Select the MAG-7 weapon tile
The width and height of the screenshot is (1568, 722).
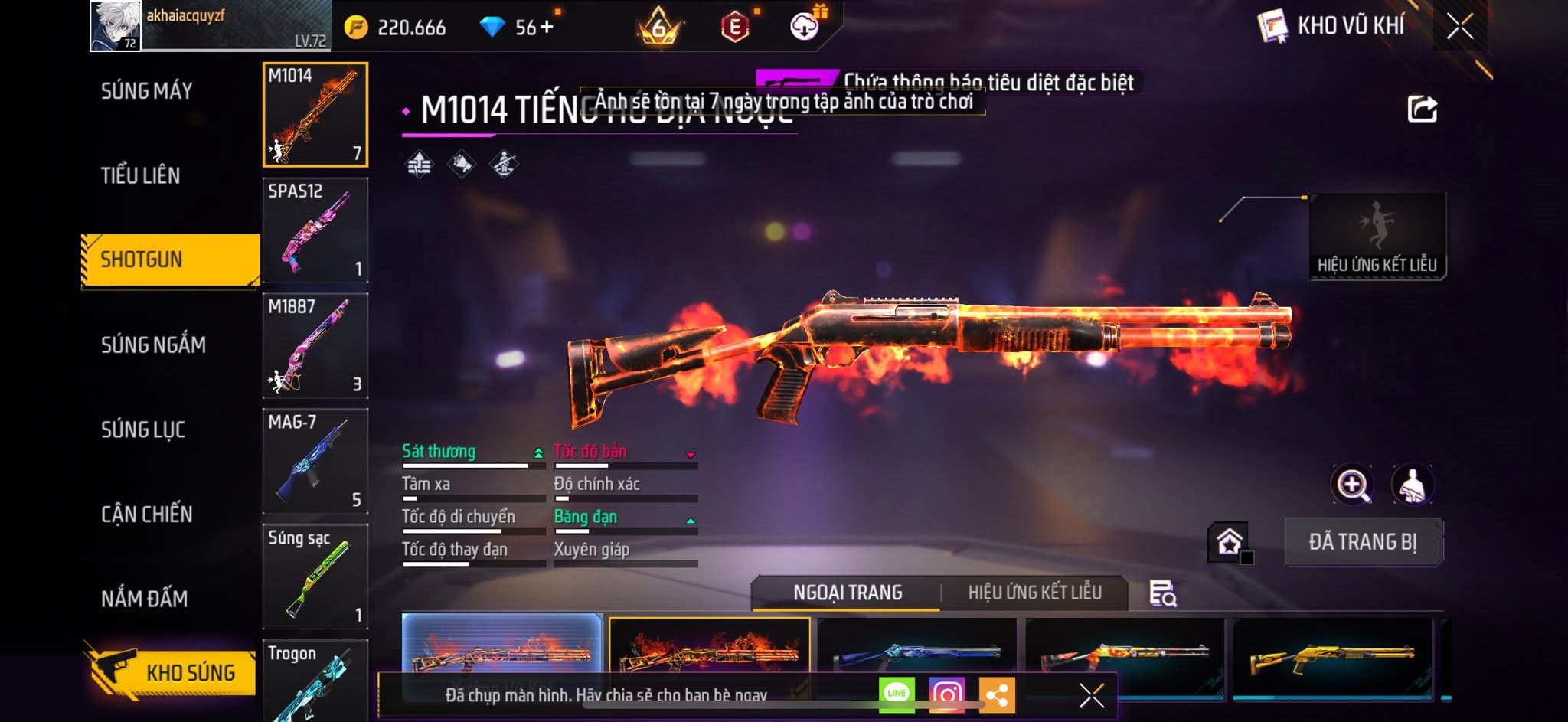315,461
